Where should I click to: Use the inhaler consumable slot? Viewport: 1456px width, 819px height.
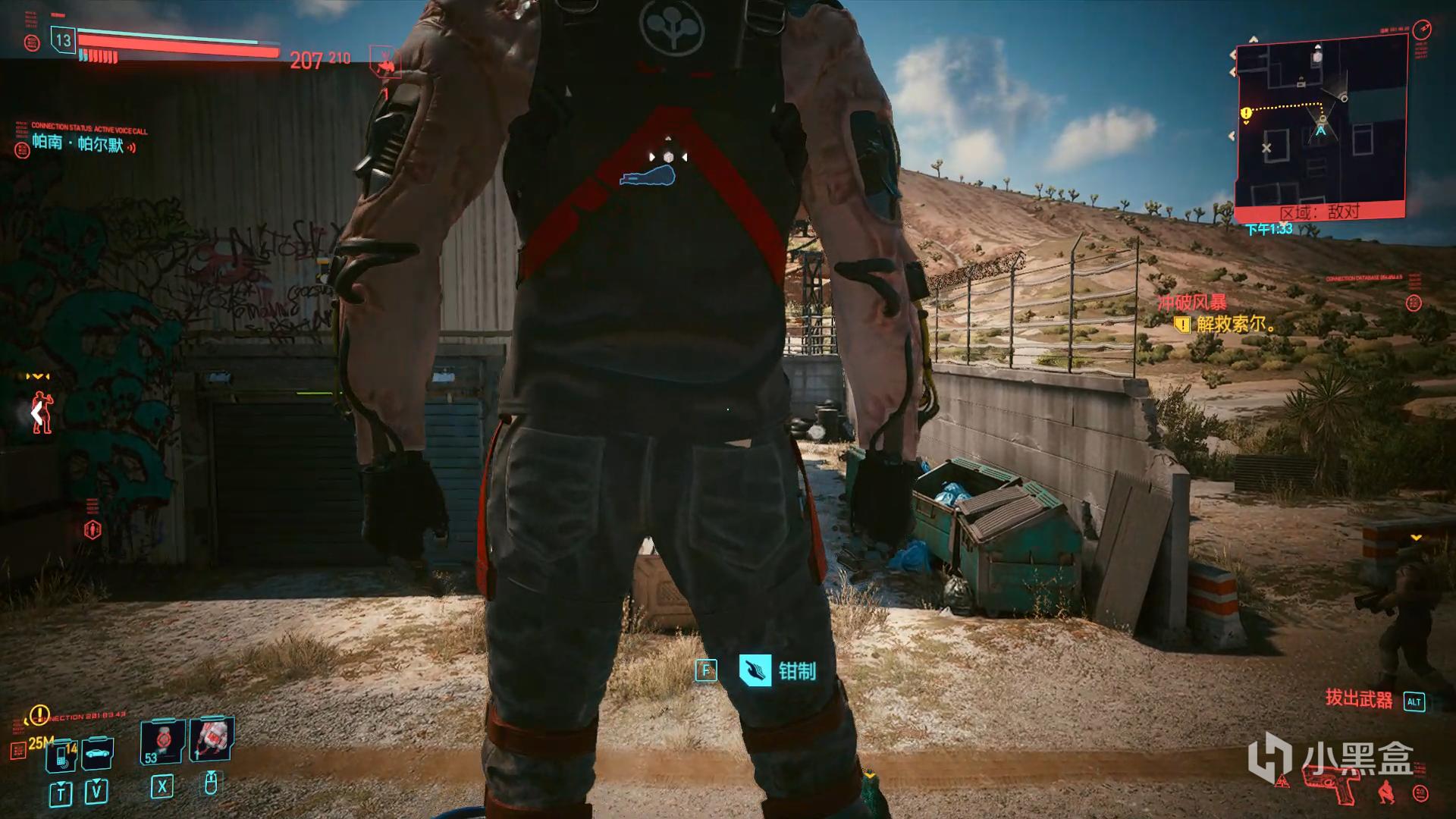click(212, 738)
